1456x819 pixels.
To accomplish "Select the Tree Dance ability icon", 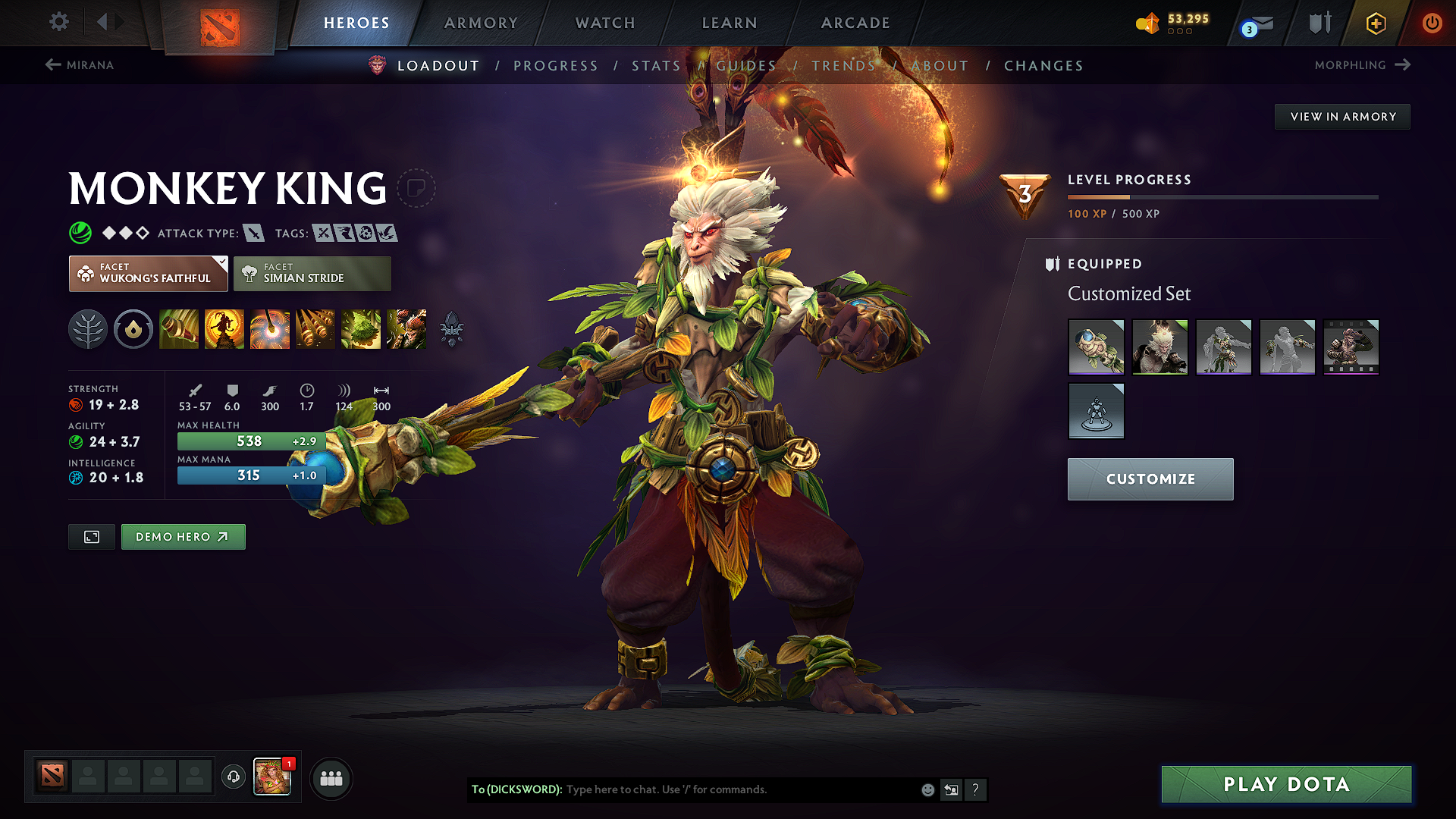I will point(224,329).
